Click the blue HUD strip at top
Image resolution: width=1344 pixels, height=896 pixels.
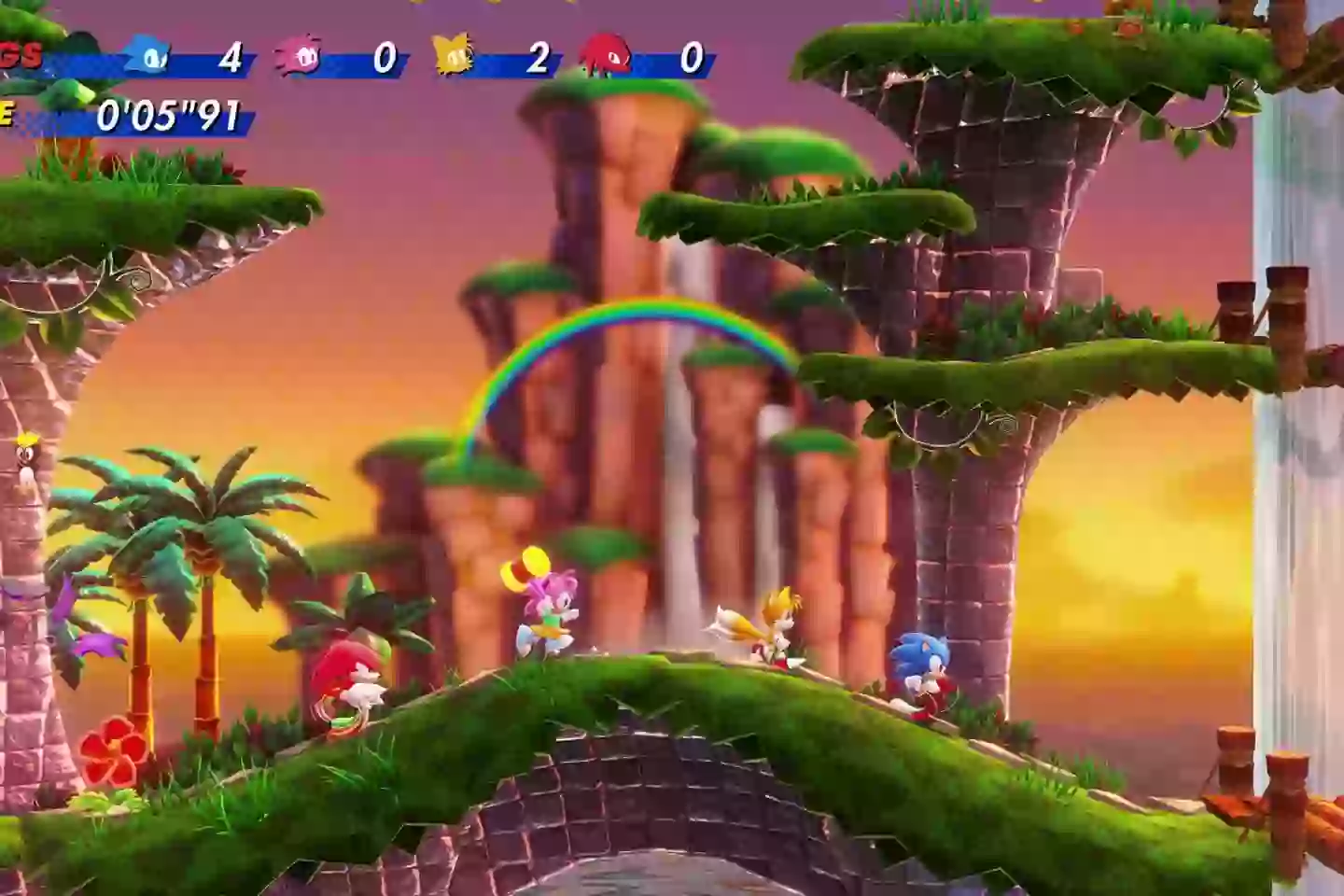point(373,58)
